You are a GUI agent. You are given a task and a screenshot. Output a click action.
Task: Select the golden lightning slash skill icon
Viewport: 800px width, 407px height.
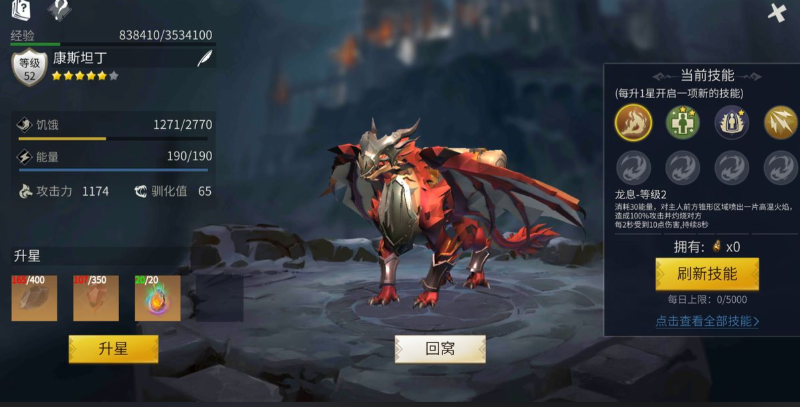780,122
